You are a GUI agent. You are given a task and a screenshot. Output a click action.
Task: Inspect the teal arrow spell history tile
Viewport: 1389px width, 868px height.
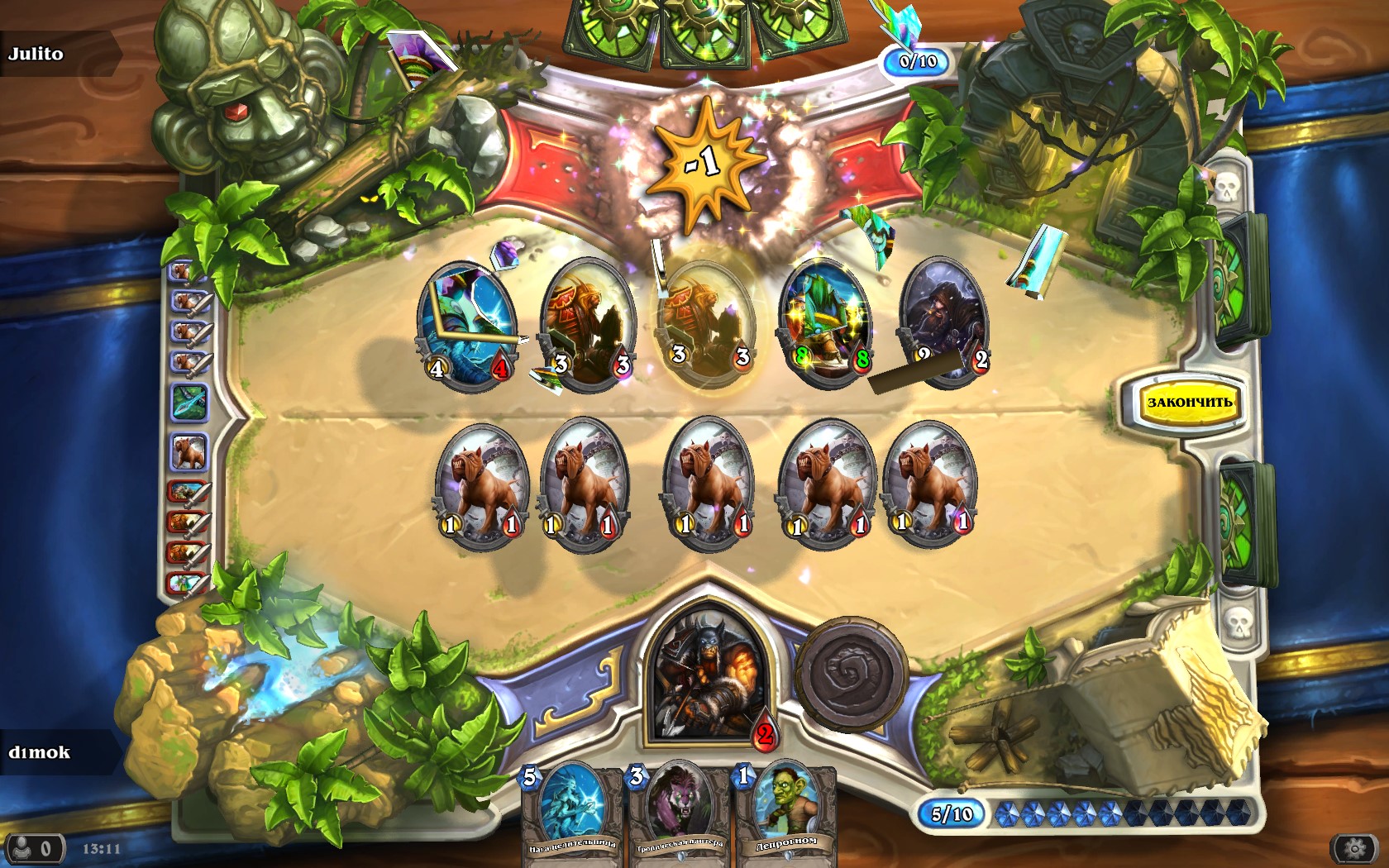coord(189,403)
